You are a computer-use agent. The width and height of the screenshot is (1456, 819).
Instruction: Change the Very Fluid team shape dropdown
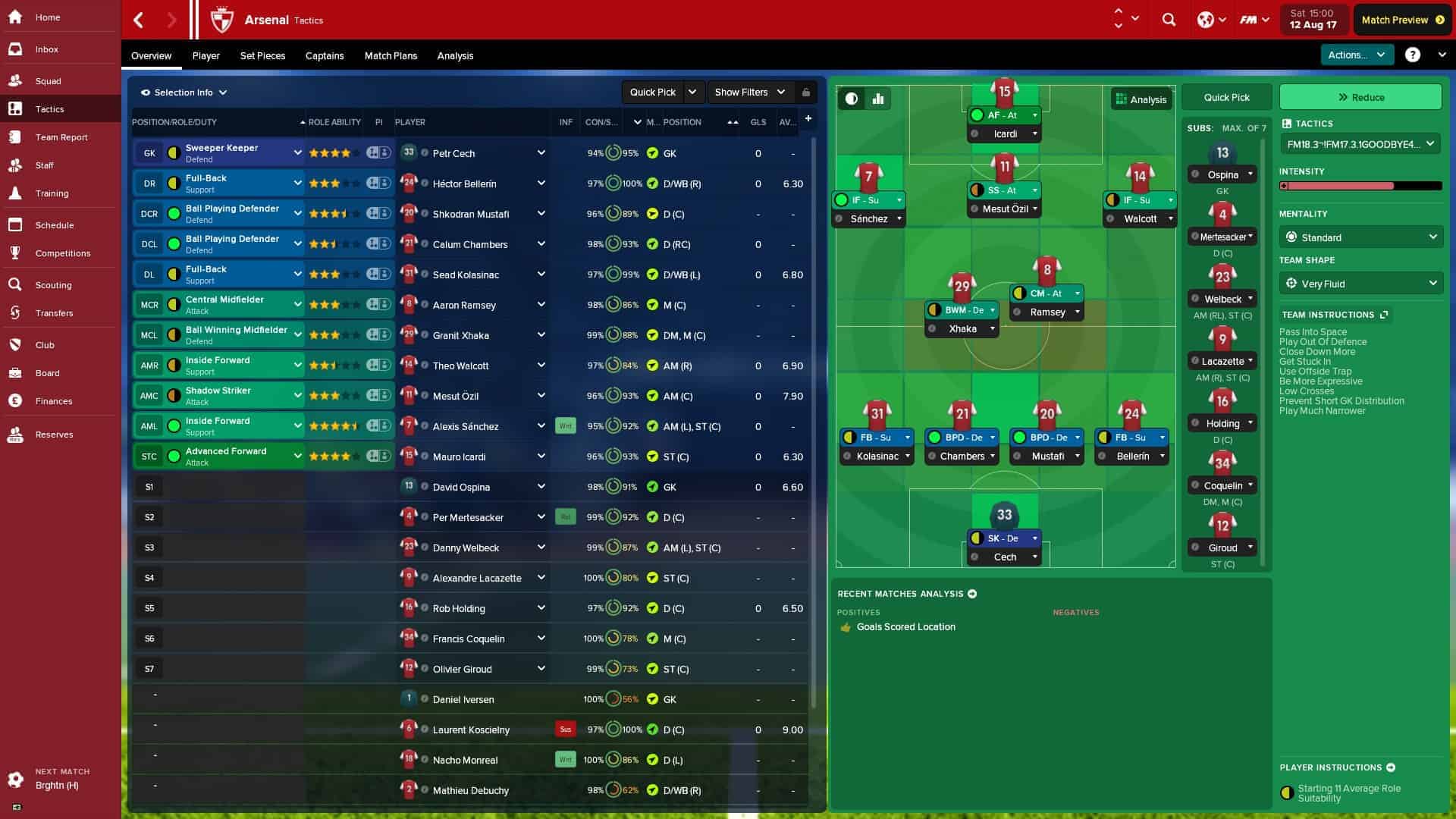(x=1360, y=284)
